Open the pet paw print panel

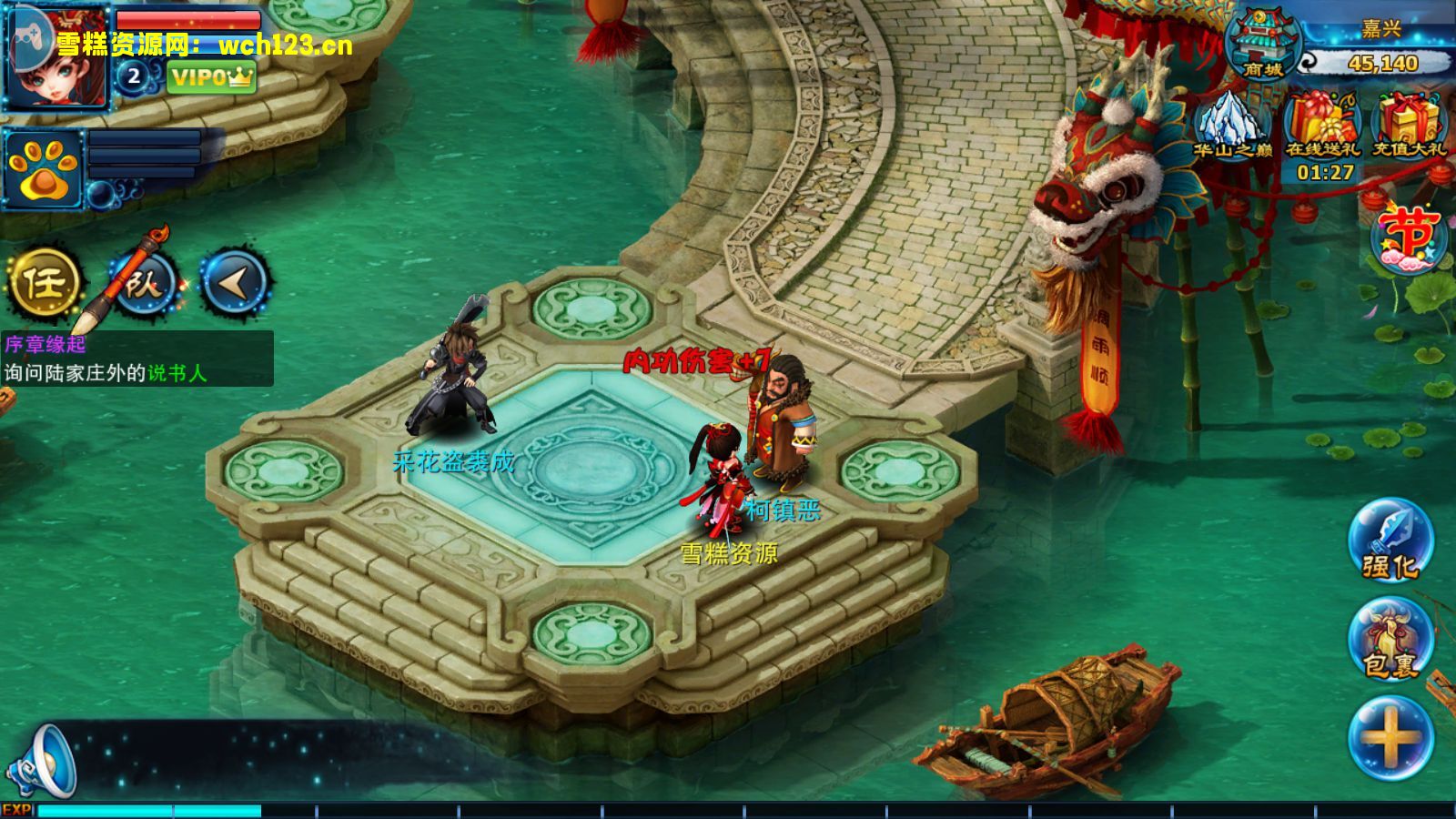click(43, 170)
